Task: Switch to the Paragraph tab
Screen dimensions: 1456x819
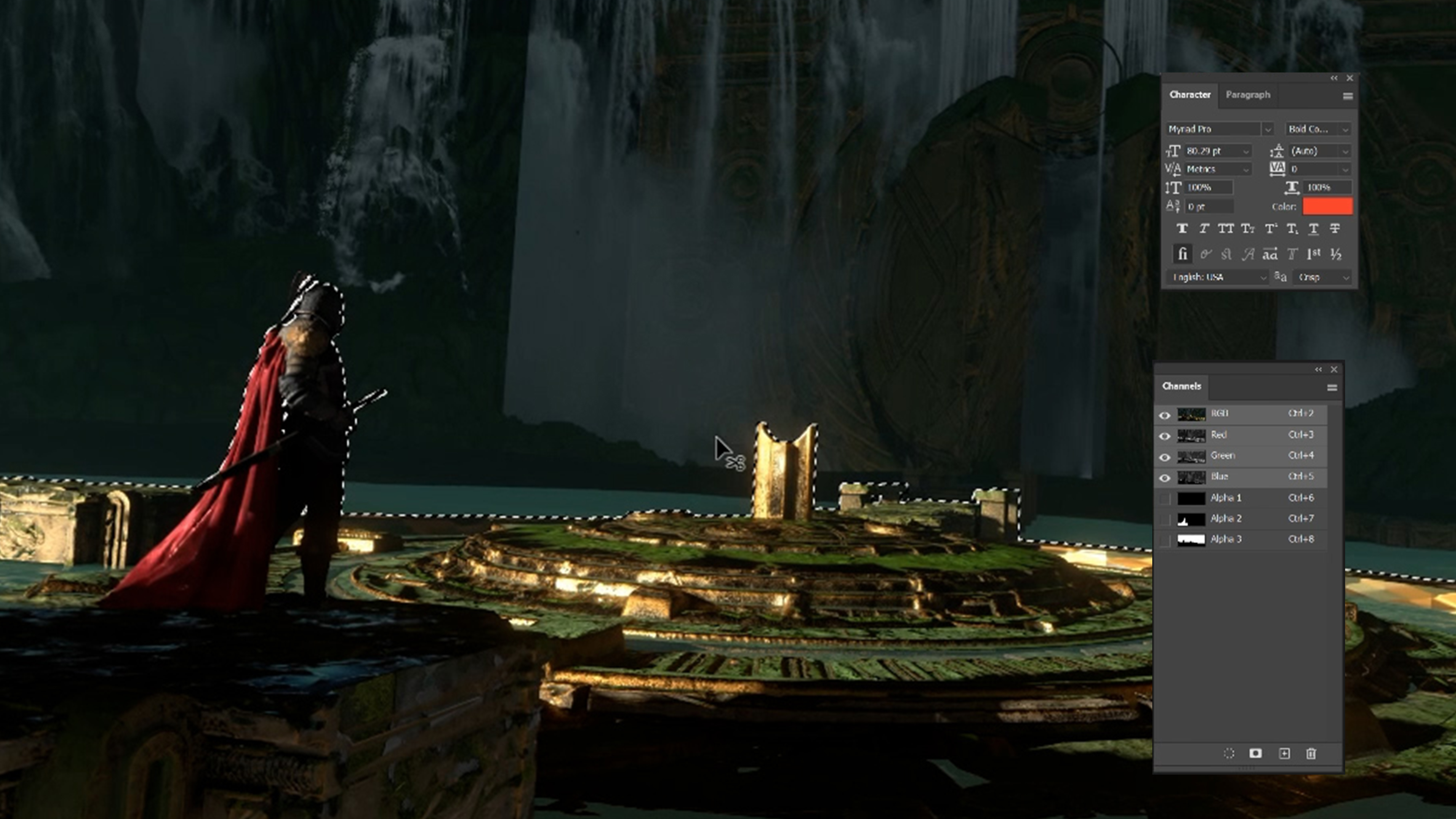Action: click(1247, 95)
